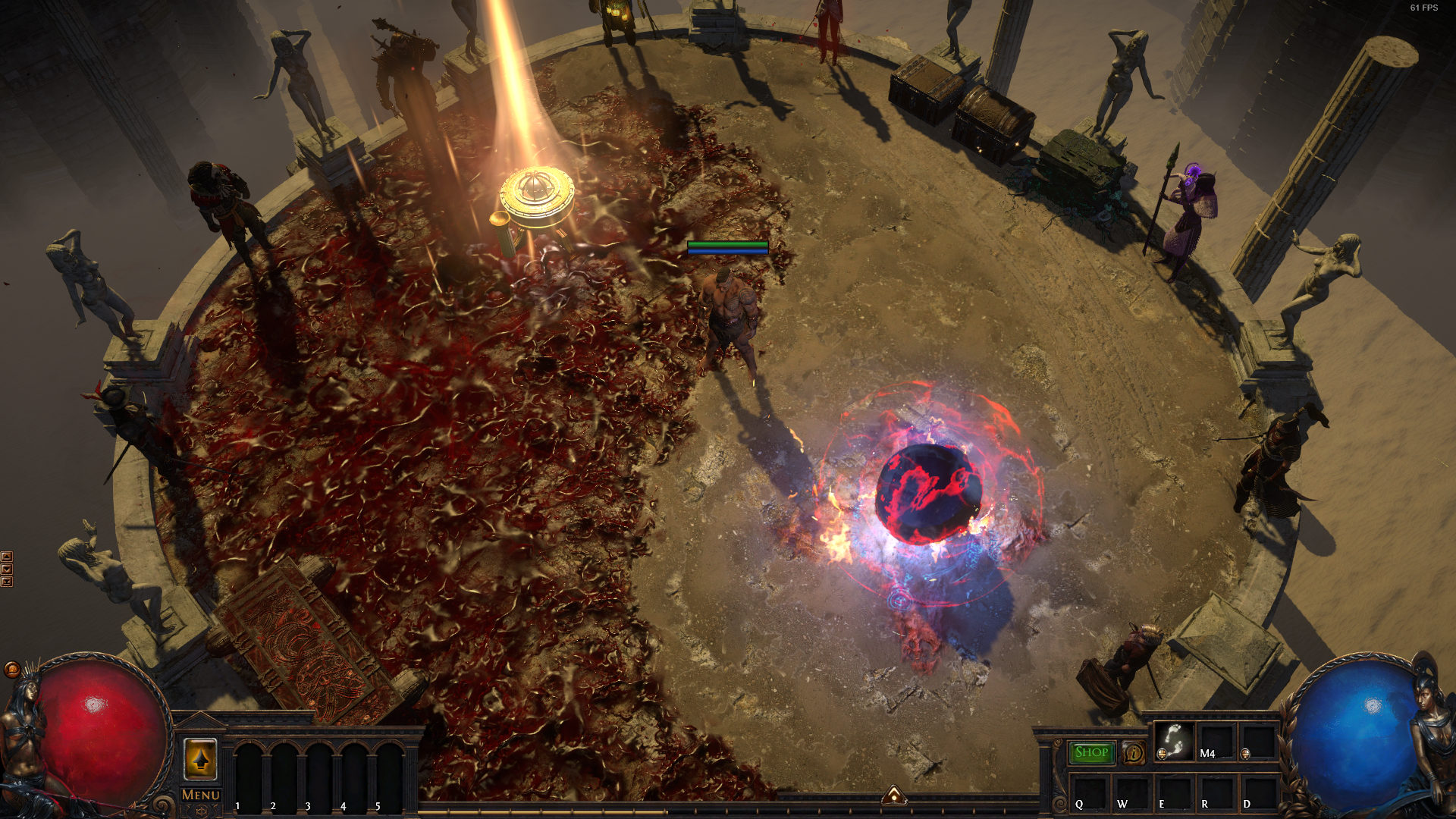
Task: Click the arrow at bottom centre of screen
Action: pyautogui.click(x=894, y=795)
